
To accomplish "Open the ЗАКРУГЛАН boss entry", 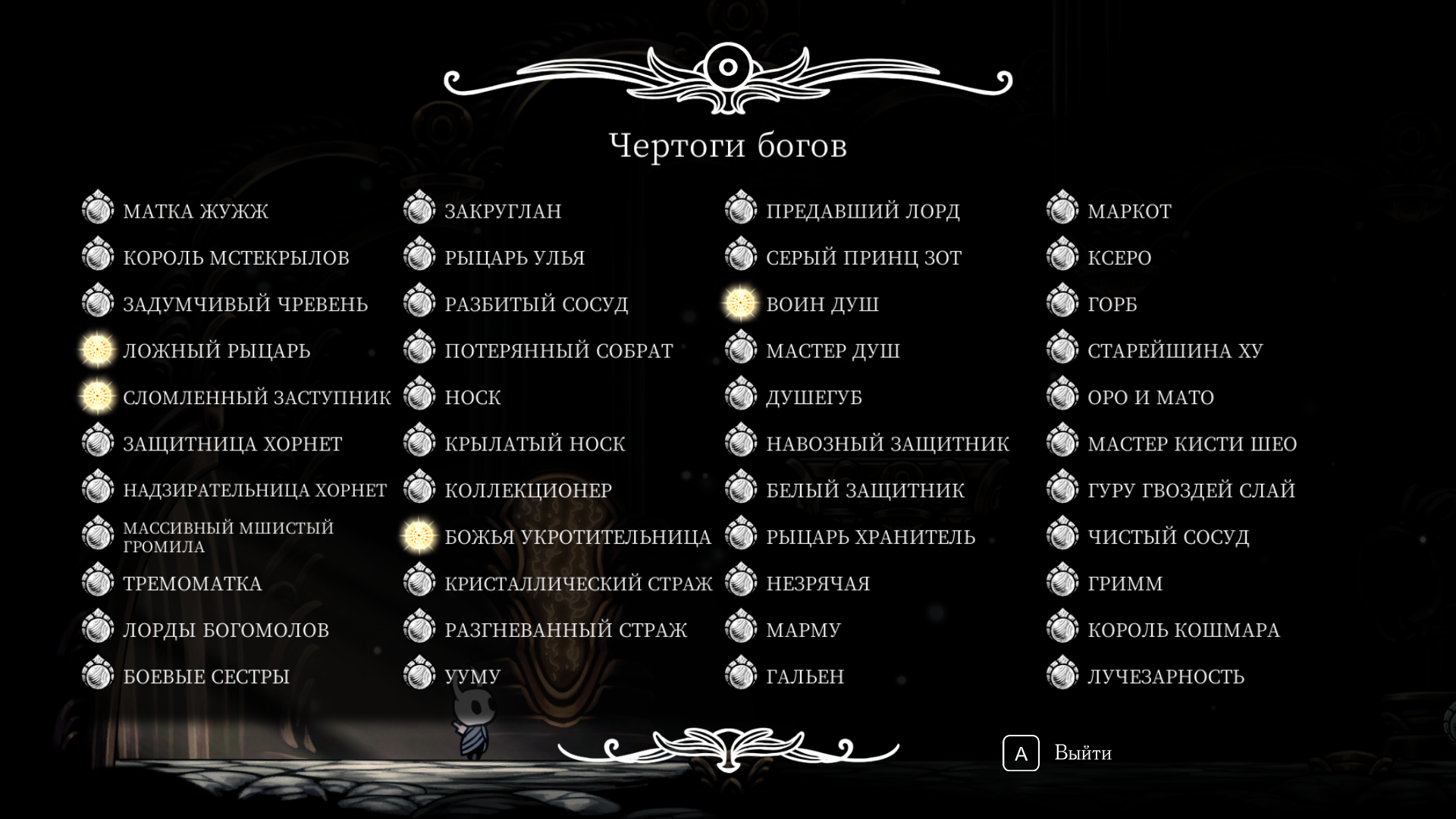I will [503, 211].
